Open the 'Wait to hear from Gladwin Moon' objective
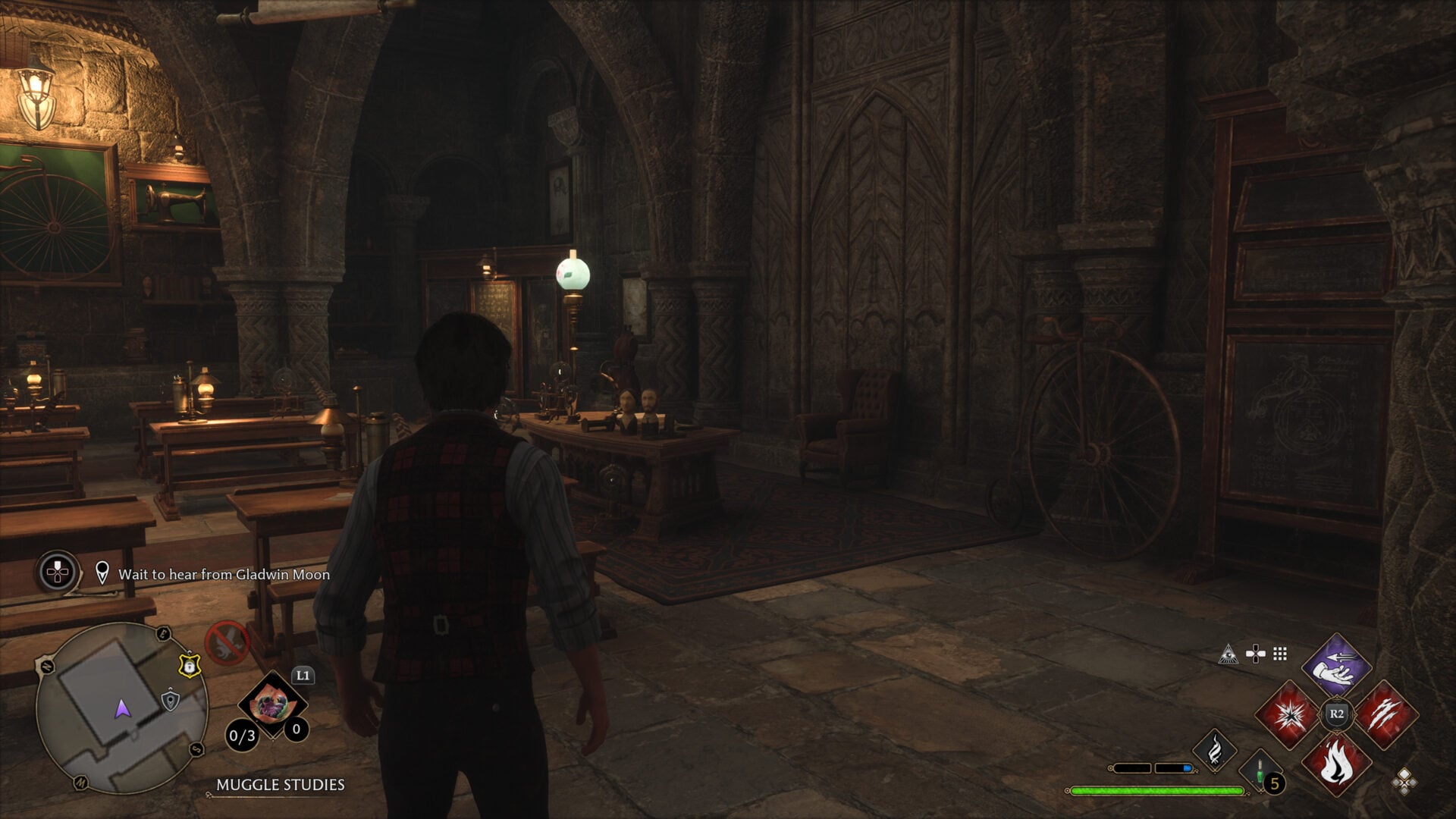The height and width of the screenshot is (819, 1456). click(224, 574)
